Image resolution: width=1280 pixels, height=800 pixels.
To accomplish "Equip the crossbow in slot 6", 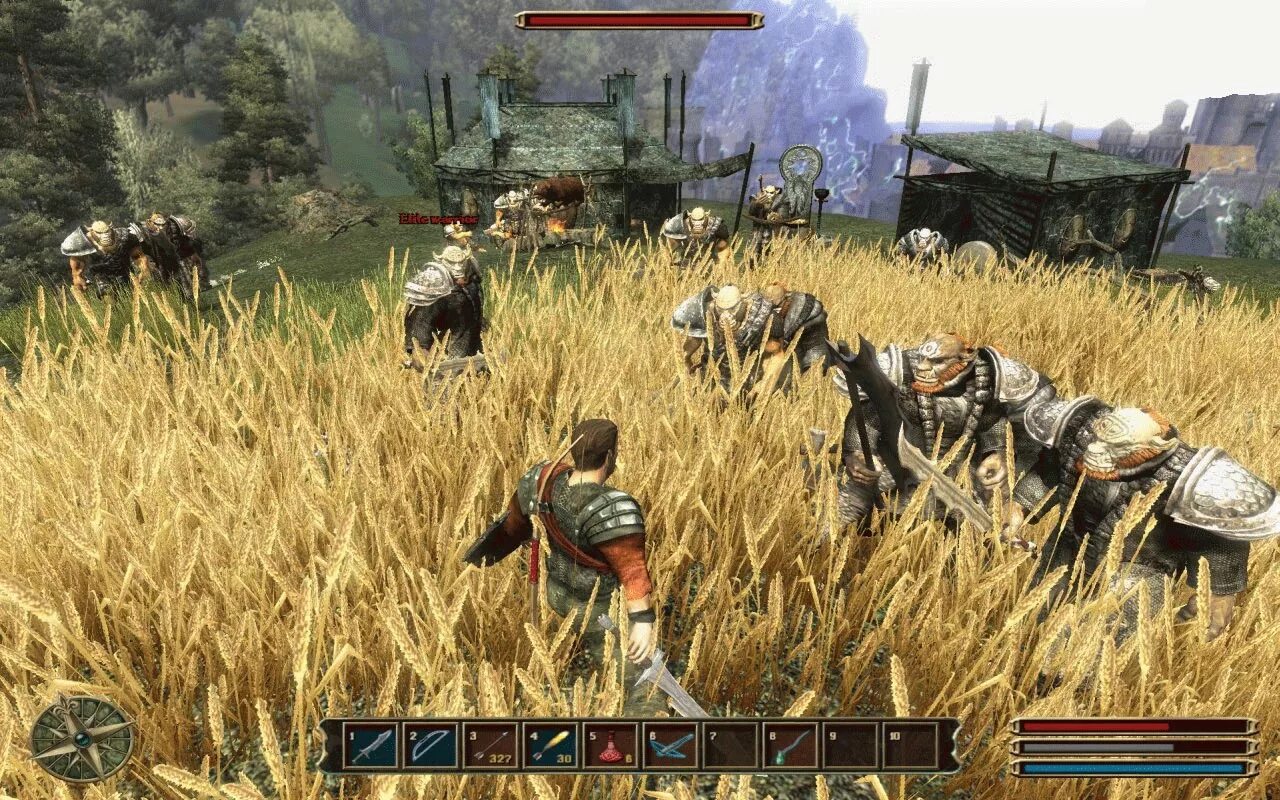I will [670, 746].
